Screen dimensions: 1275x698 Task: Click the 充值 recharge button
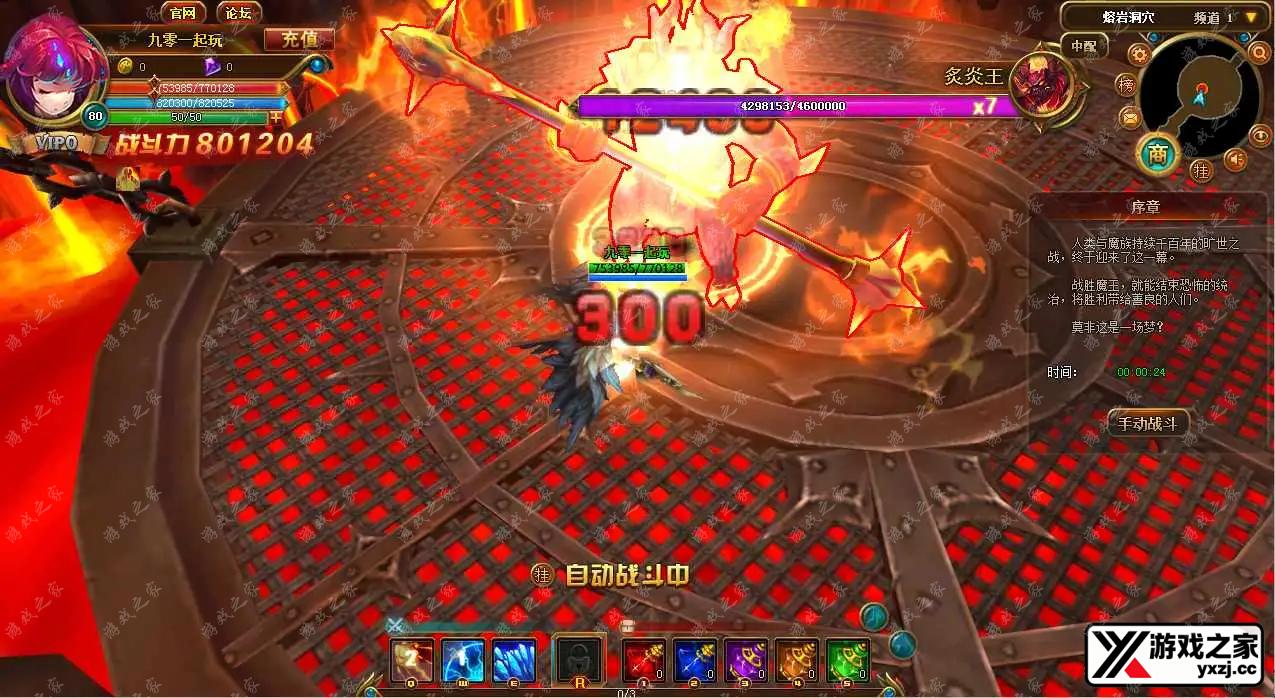(299, 40)
